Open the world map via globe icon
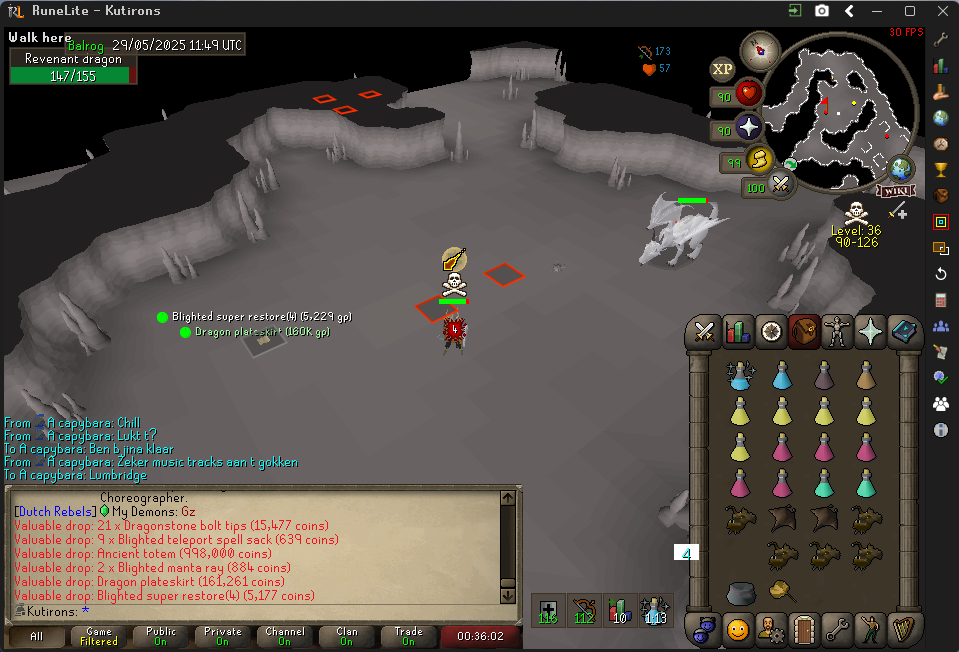 click(x=902, y=167)
